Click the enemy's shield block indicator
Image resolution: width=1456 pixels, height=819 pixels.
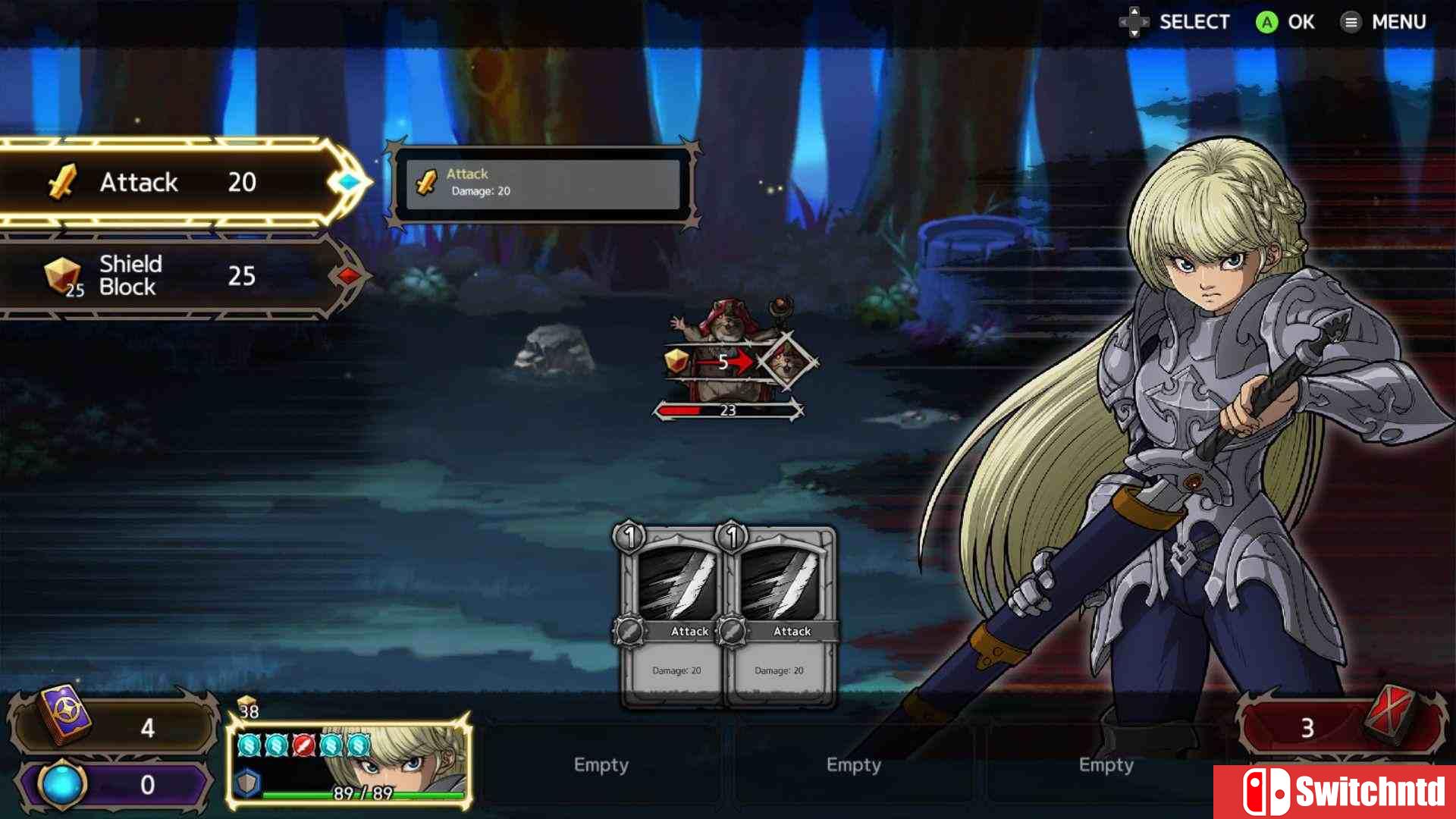click(675, 362)
